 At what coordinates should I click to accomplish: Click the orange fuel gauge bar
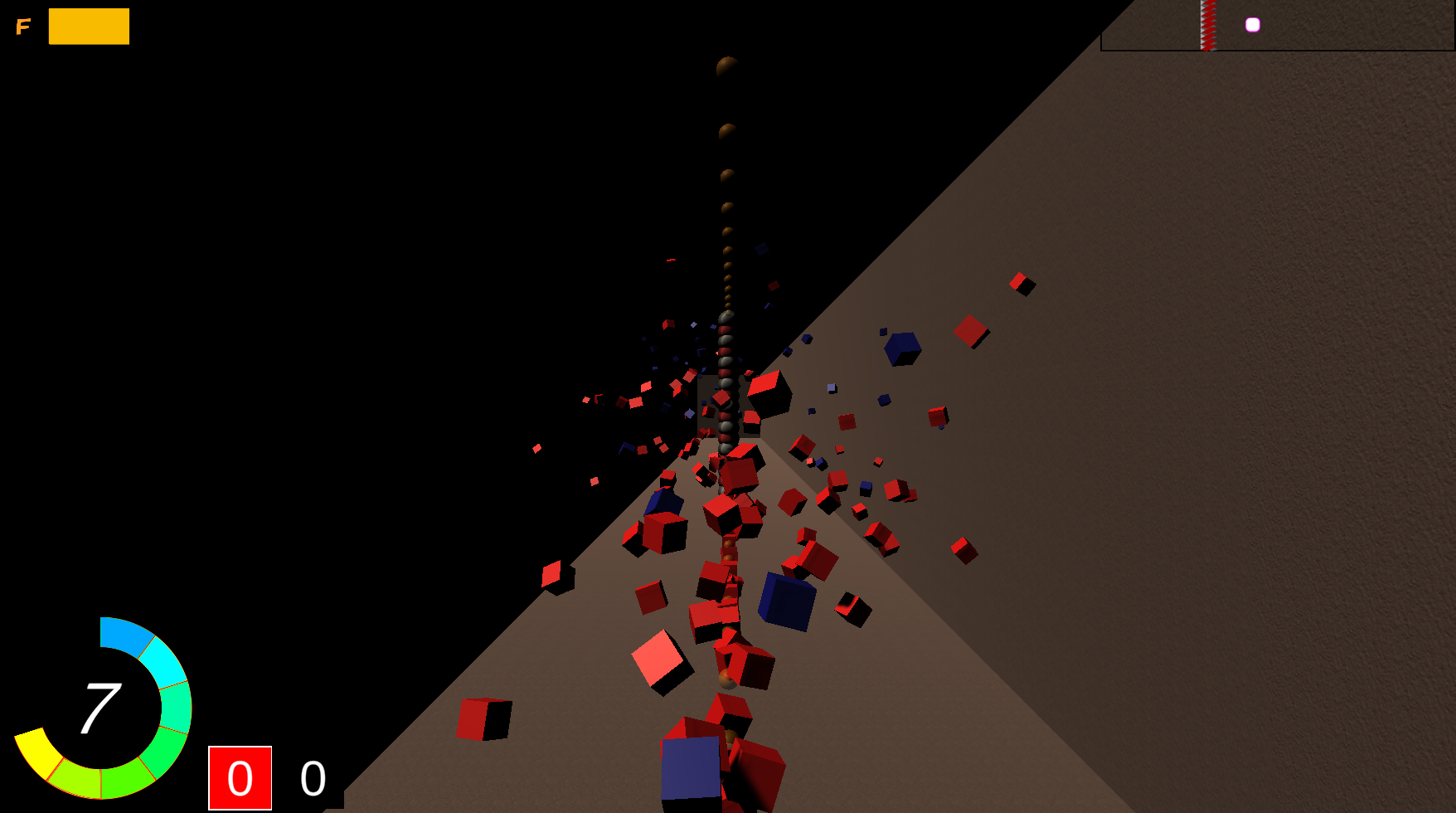point(89,26)
